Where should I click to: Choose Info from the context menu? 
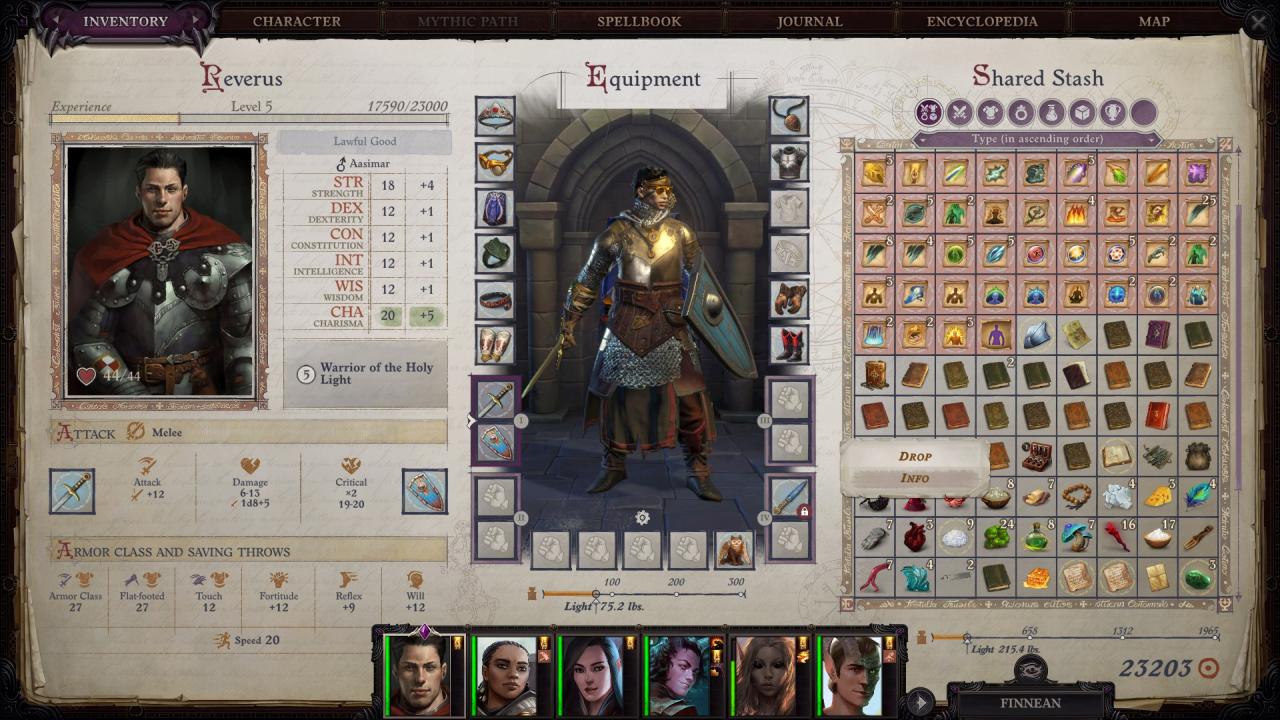coord(915,478)
